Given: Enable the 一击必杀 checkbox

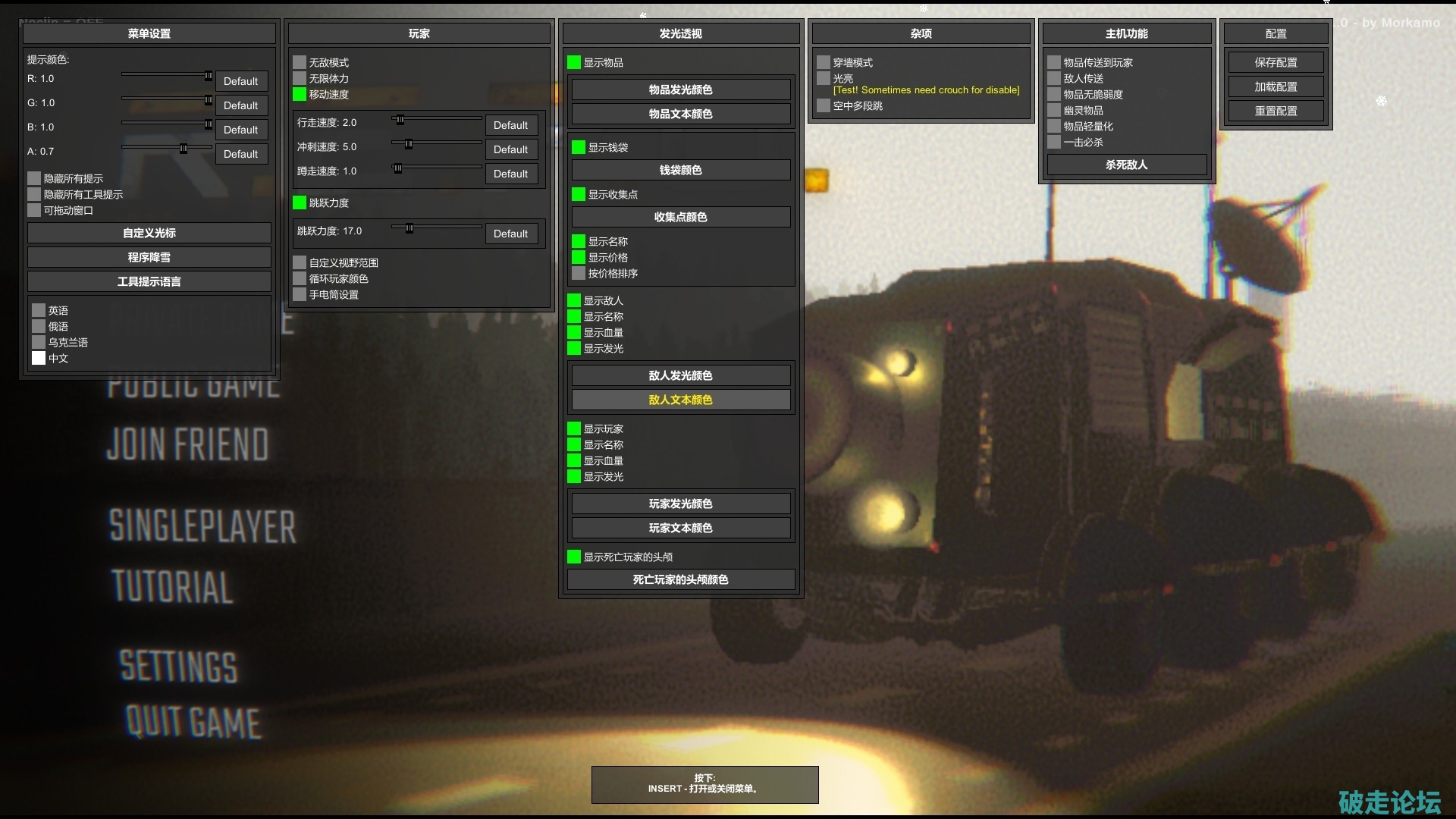Looking at the screenshot, I should pos(1054,143).
